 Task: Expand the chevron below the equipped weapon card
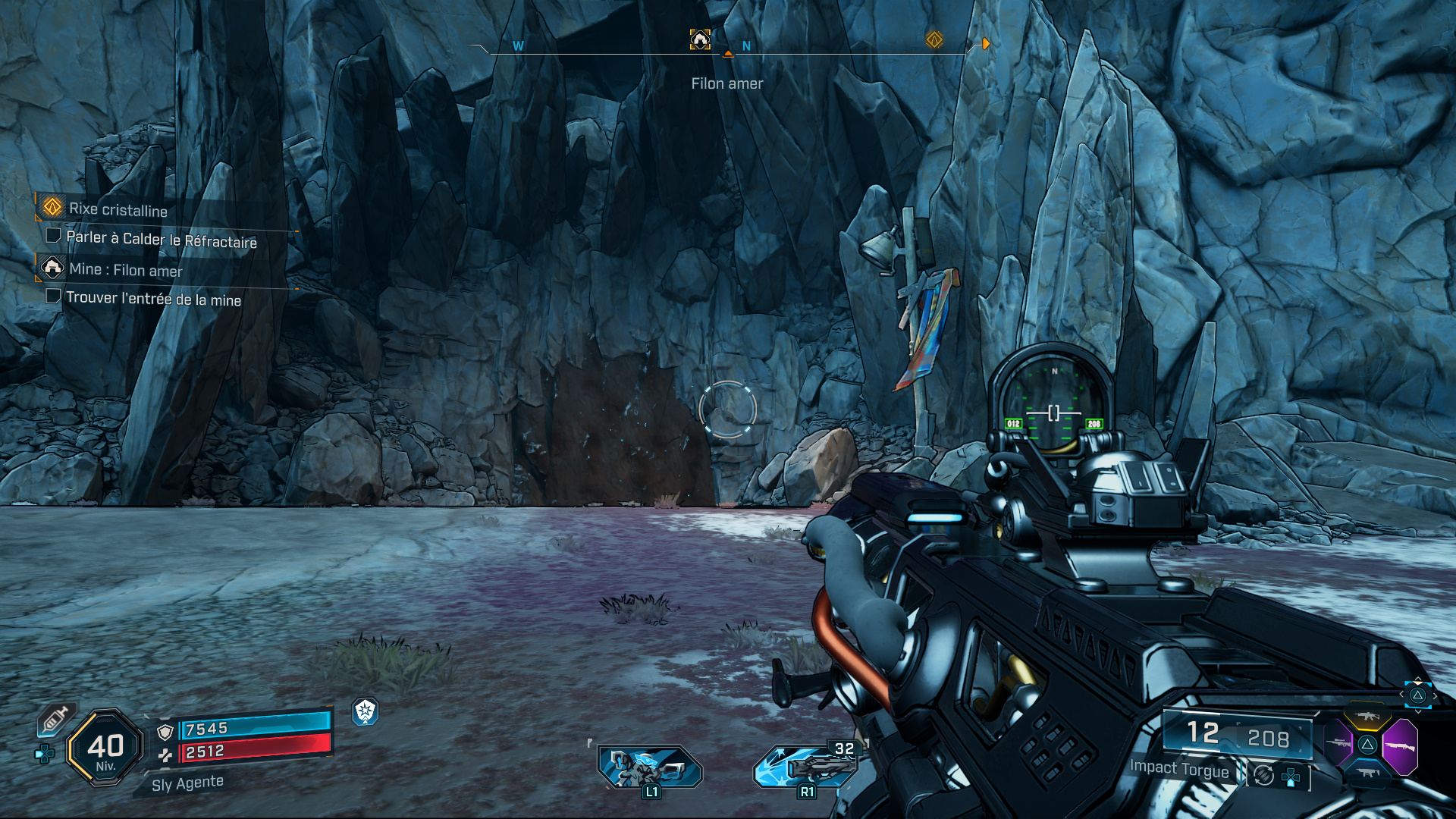tap(1417, 713)
